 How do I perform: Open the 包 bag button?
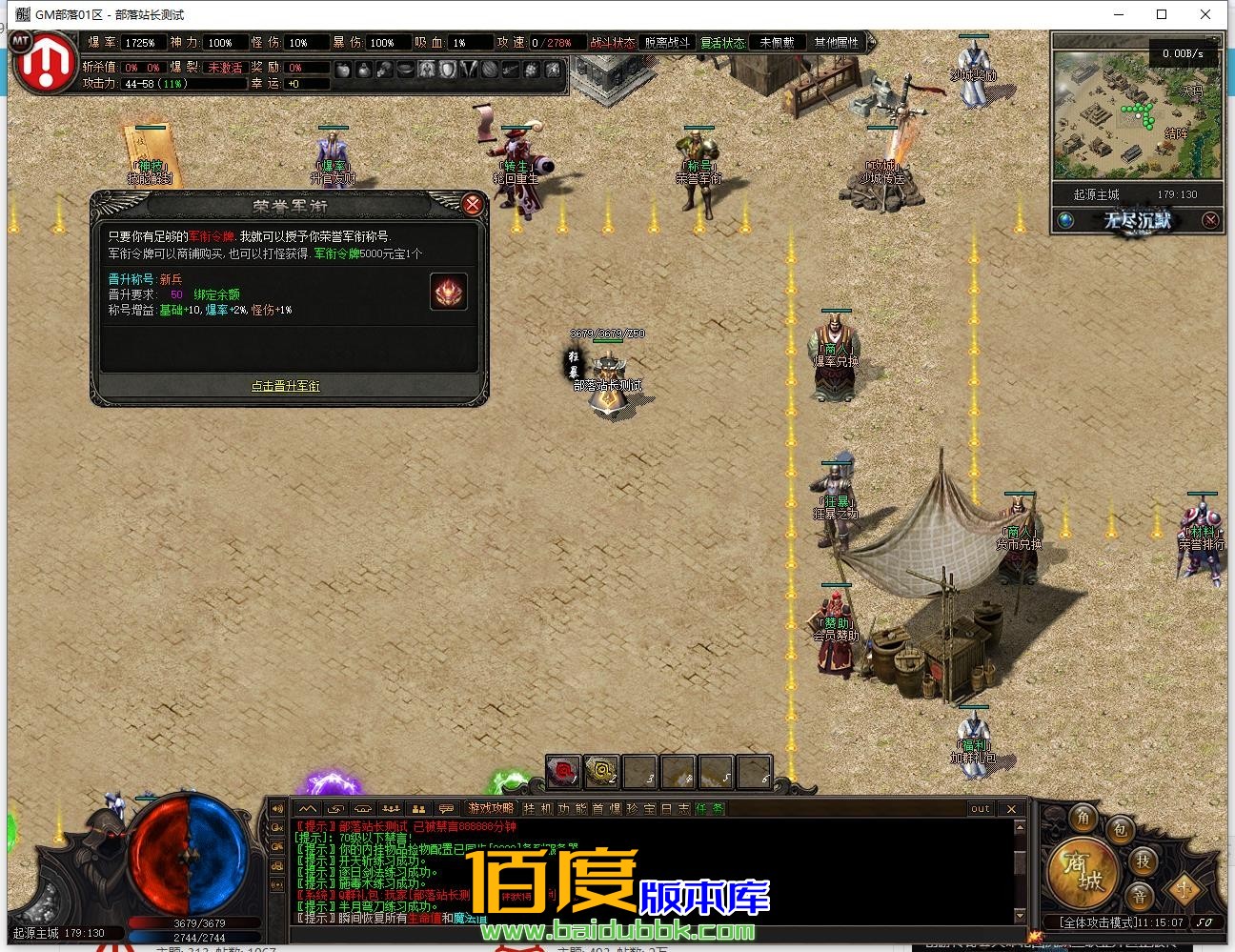click(1120, 830)
